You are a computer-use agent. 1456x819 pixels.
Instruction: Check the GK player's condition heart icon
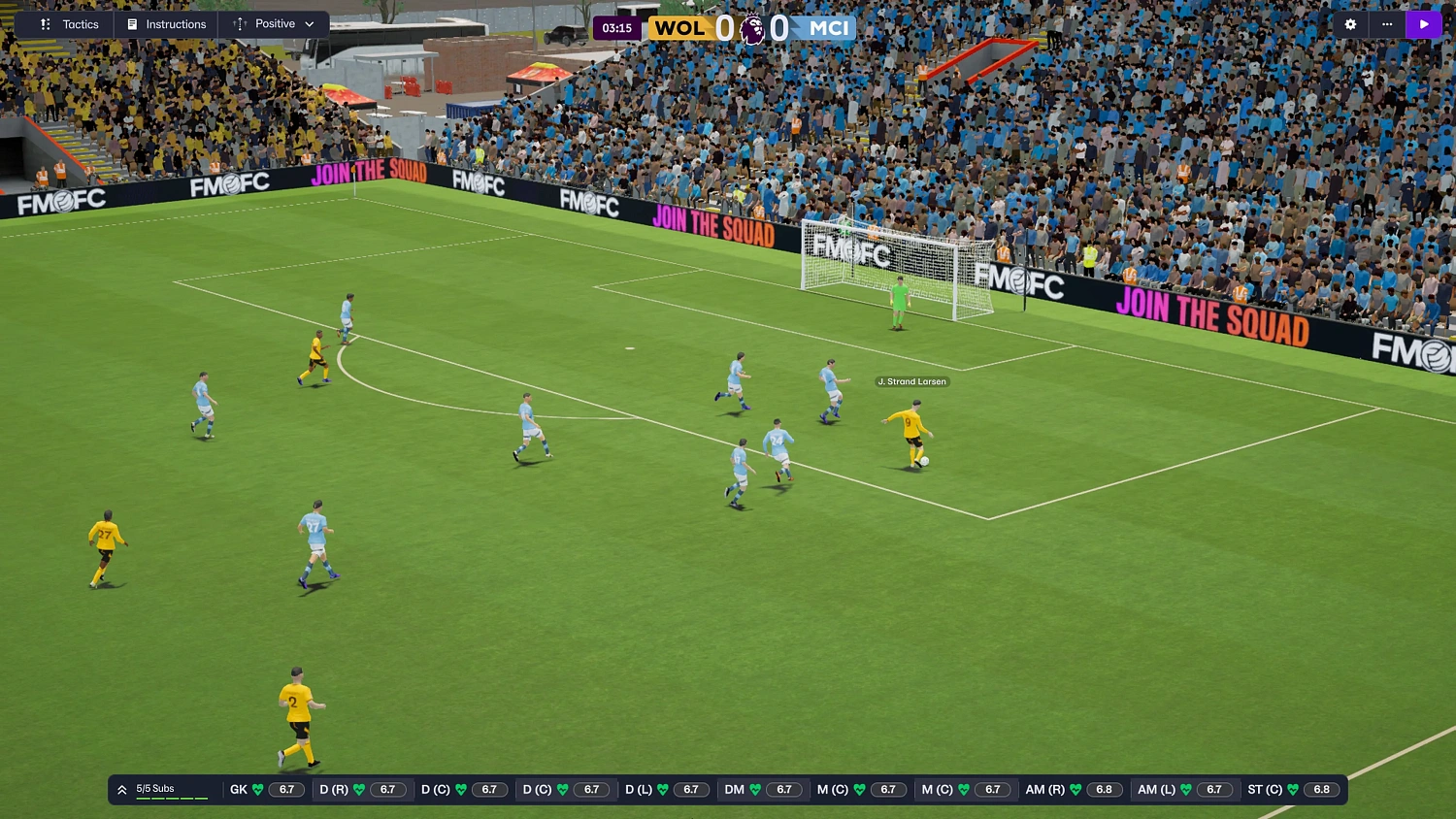coord(256,789)
